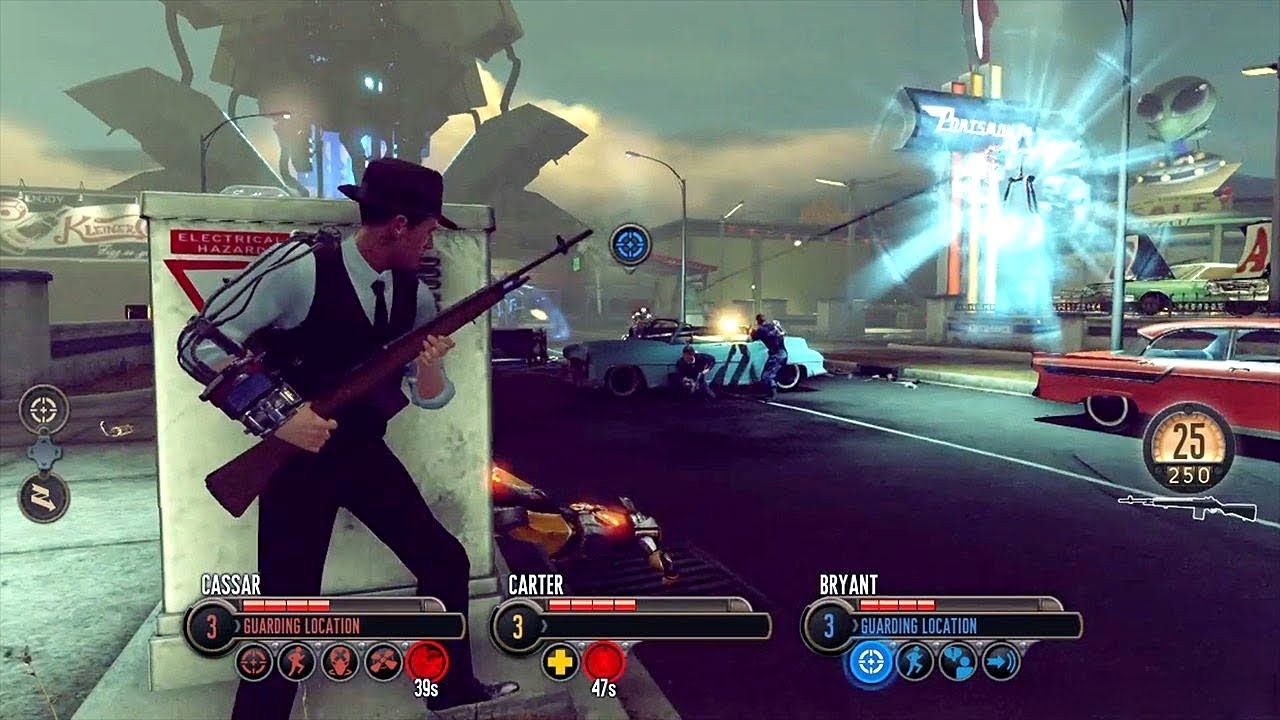Click Carter's red ability on 47s cooldown
Image resolution: width=1280 pixels, height=720 pixels.
pos(604,662)
